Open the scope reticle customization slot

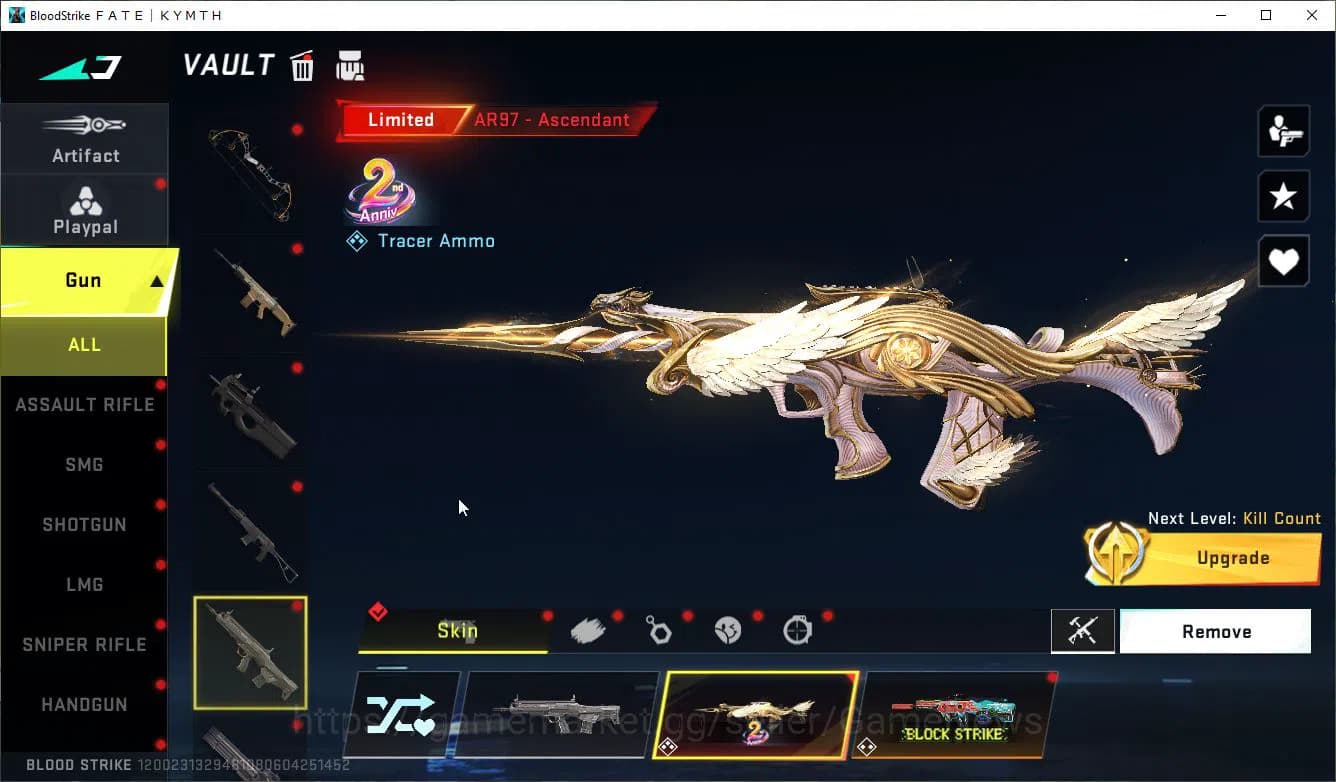click(797, 629)
